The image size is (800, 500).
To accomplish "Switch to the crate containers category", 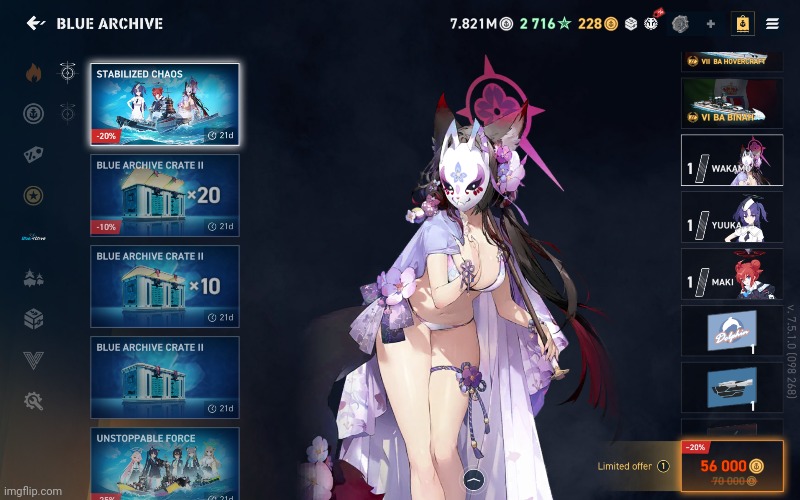I will [x=34, y=318].
